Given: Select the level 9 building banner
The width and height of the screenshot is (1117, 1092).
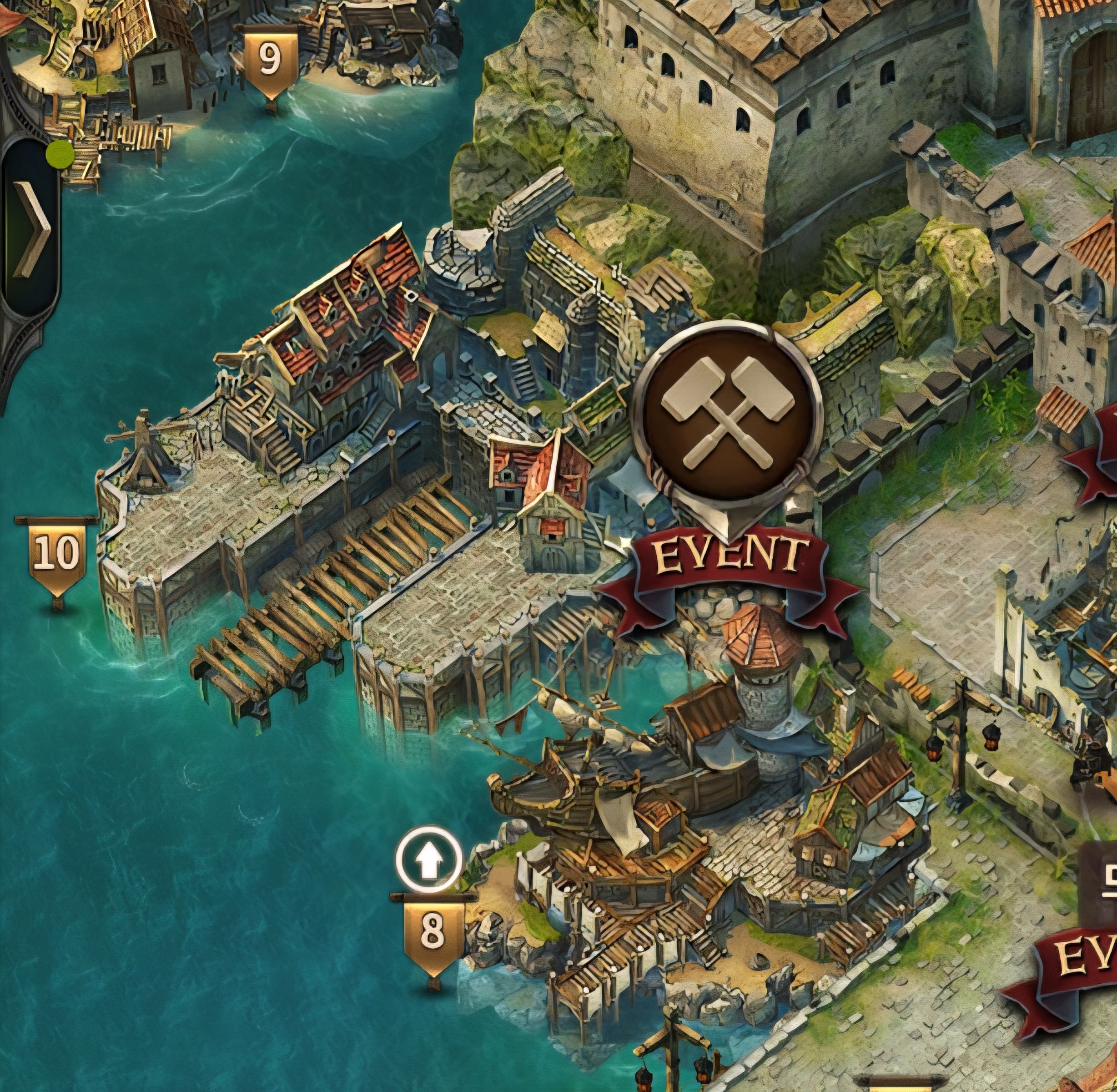Looking at the screenshot, I should click(271, 61).
